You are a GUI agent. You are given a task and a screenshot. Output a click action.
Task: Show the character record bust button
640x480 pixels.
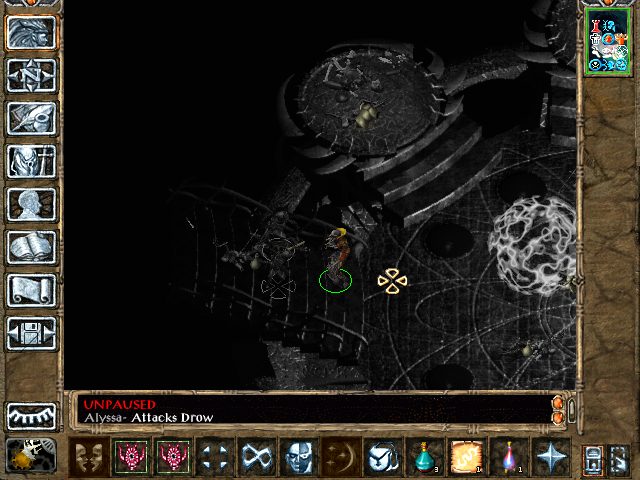pyautogui.click(x=32, y=204)
